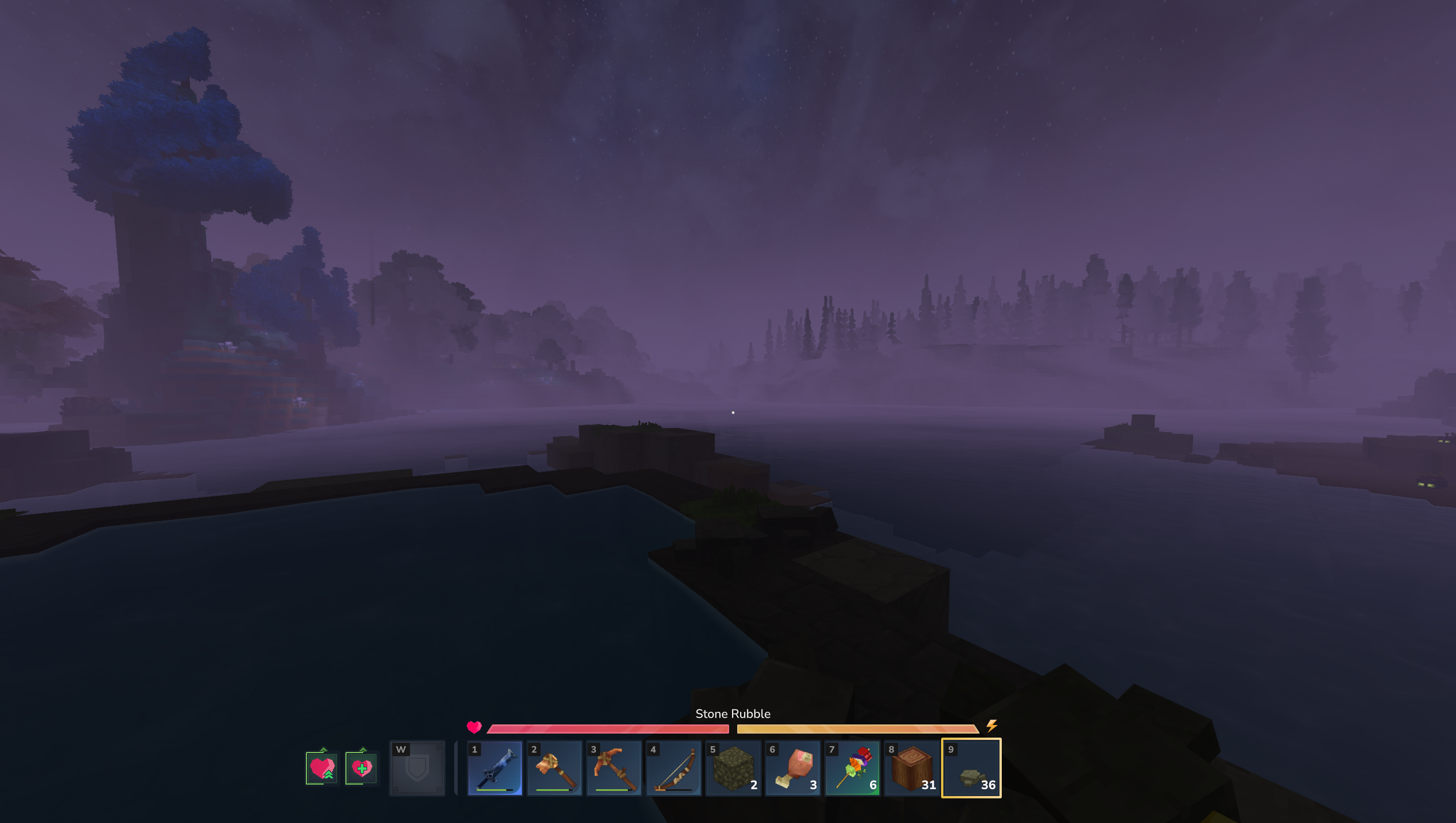The height and width of the screenshot is (823, 1456).
Task: Select the fruit and vegetable kebab slot
Action: coord(852,768)
